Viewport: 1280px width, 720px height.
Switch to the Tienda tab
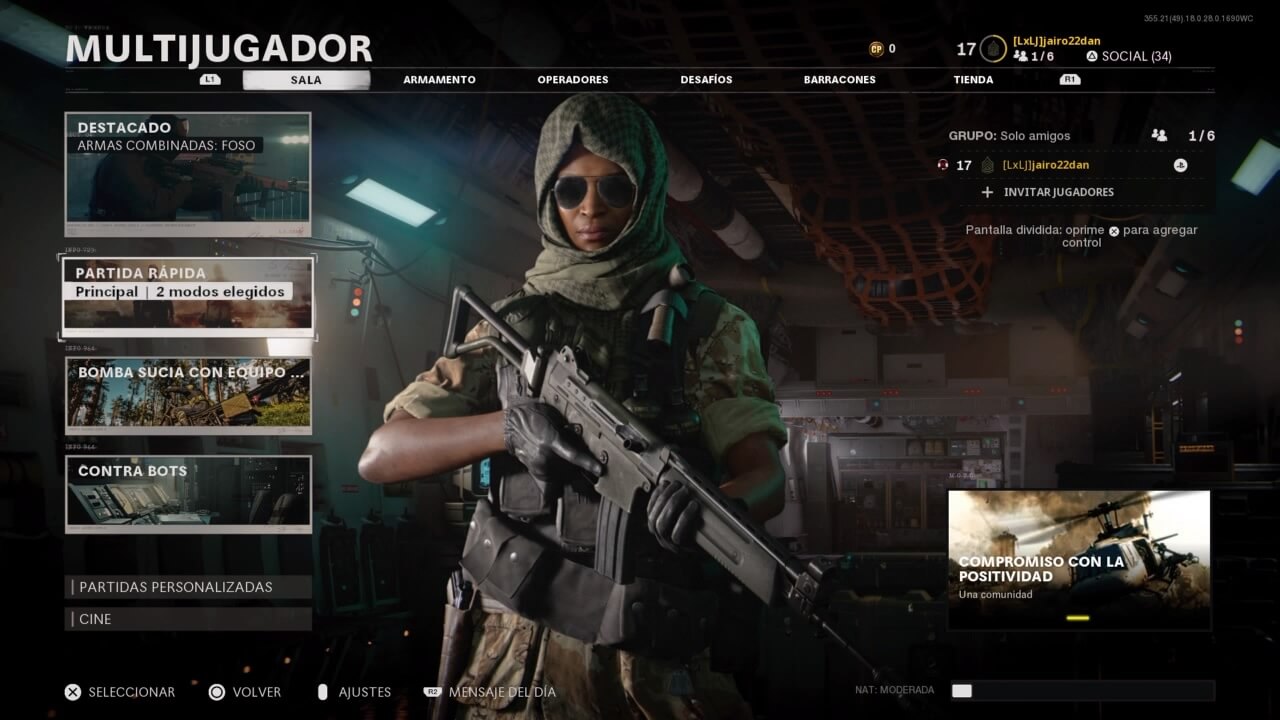click(973, 80)
